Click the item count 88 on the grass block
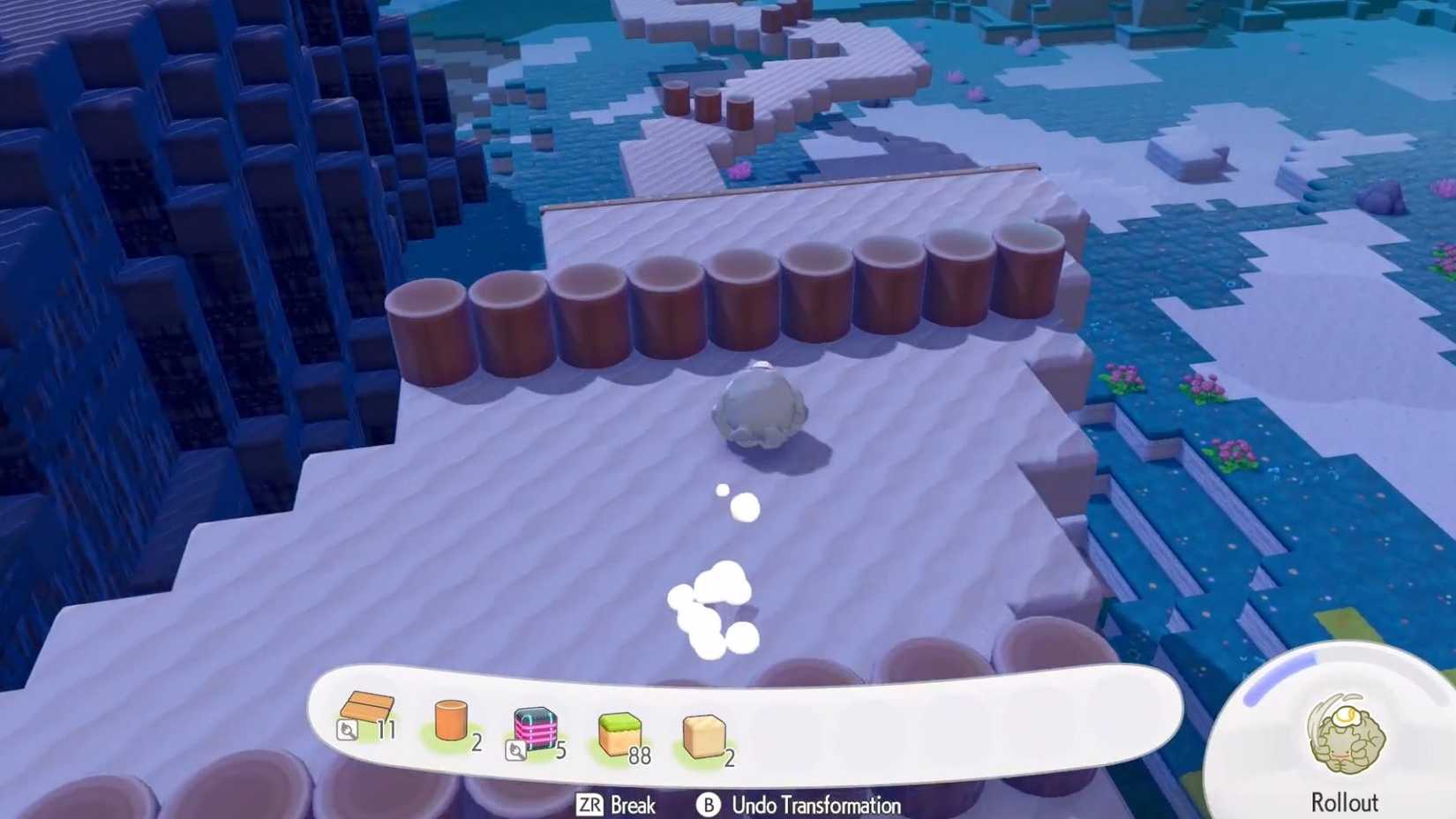The height and width of the screenshot is (819, 1456). 639,755
